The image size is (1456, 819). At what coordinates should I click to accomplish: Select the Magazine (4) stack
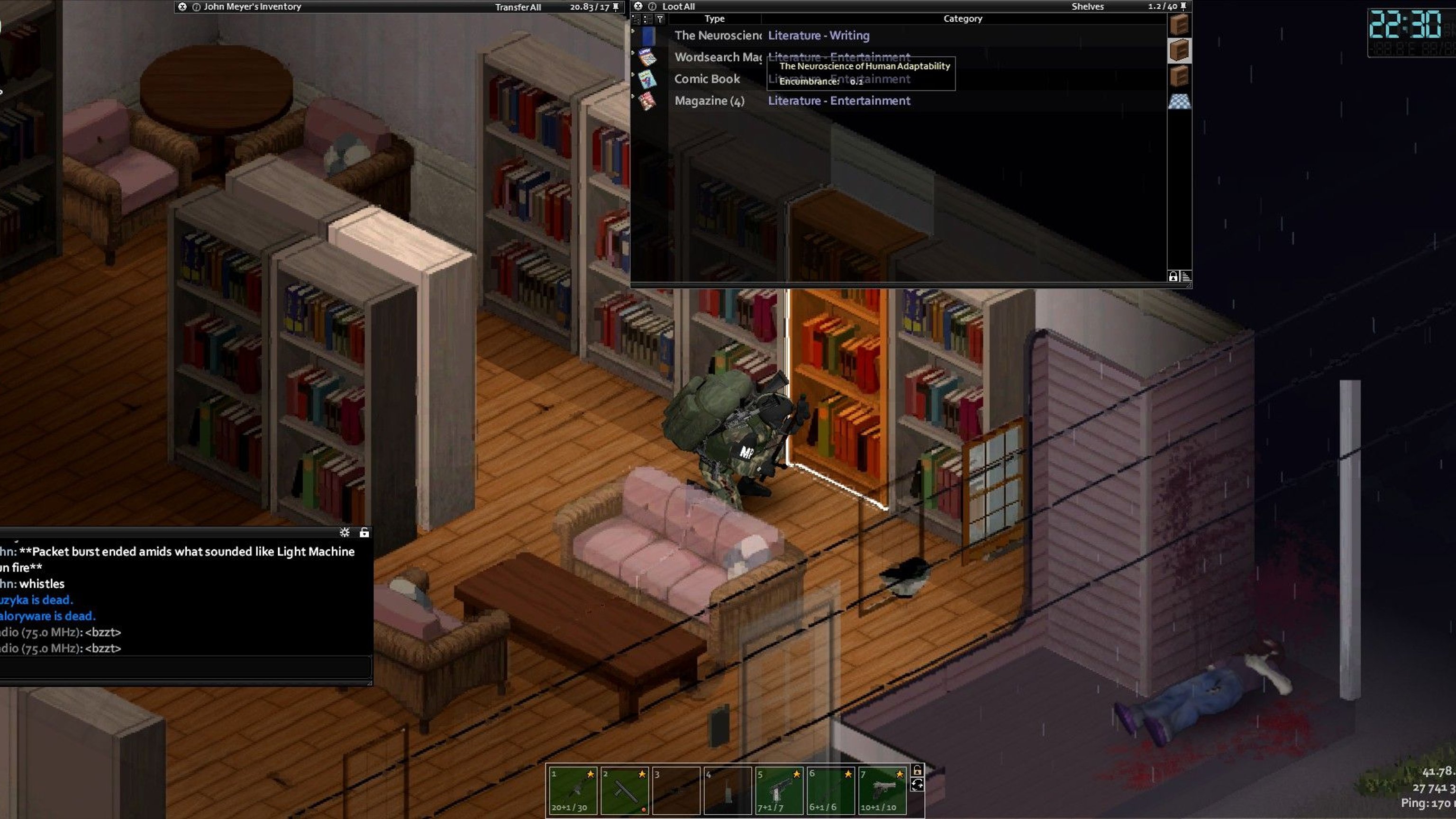pos(710,101)
